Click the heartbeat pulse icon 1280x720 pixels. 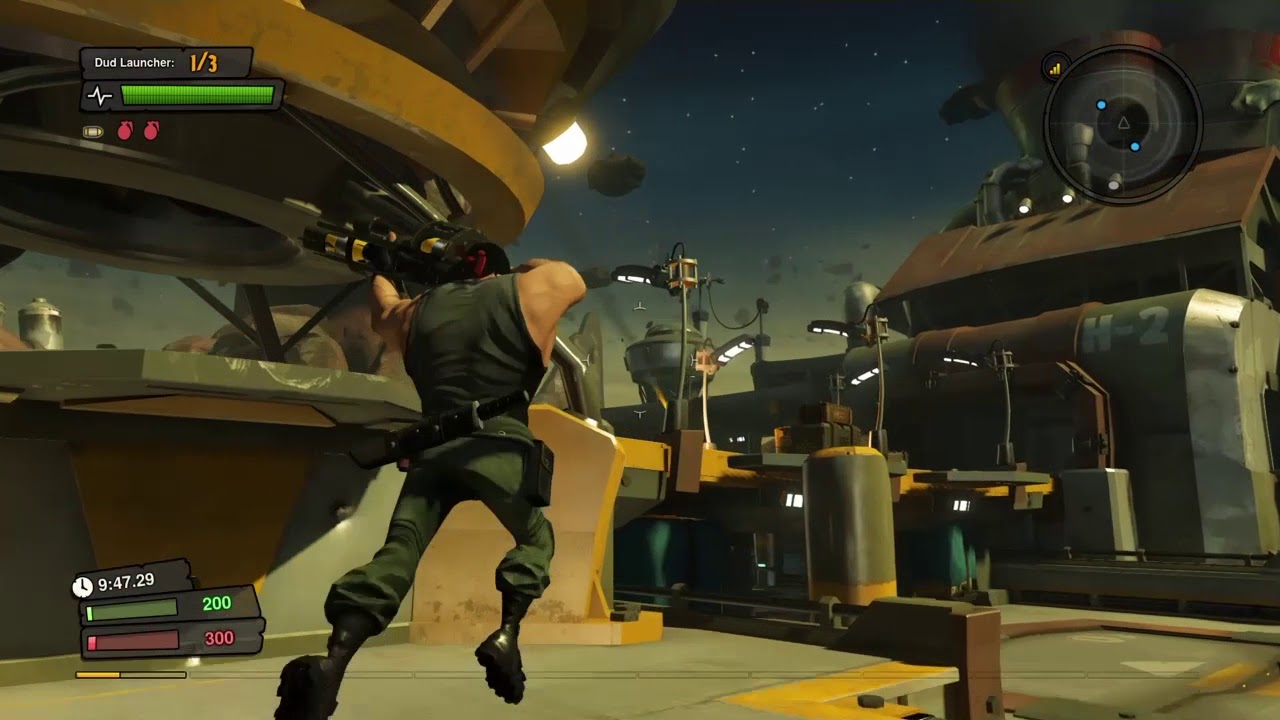pyautogui.click(x=100, y=96)
